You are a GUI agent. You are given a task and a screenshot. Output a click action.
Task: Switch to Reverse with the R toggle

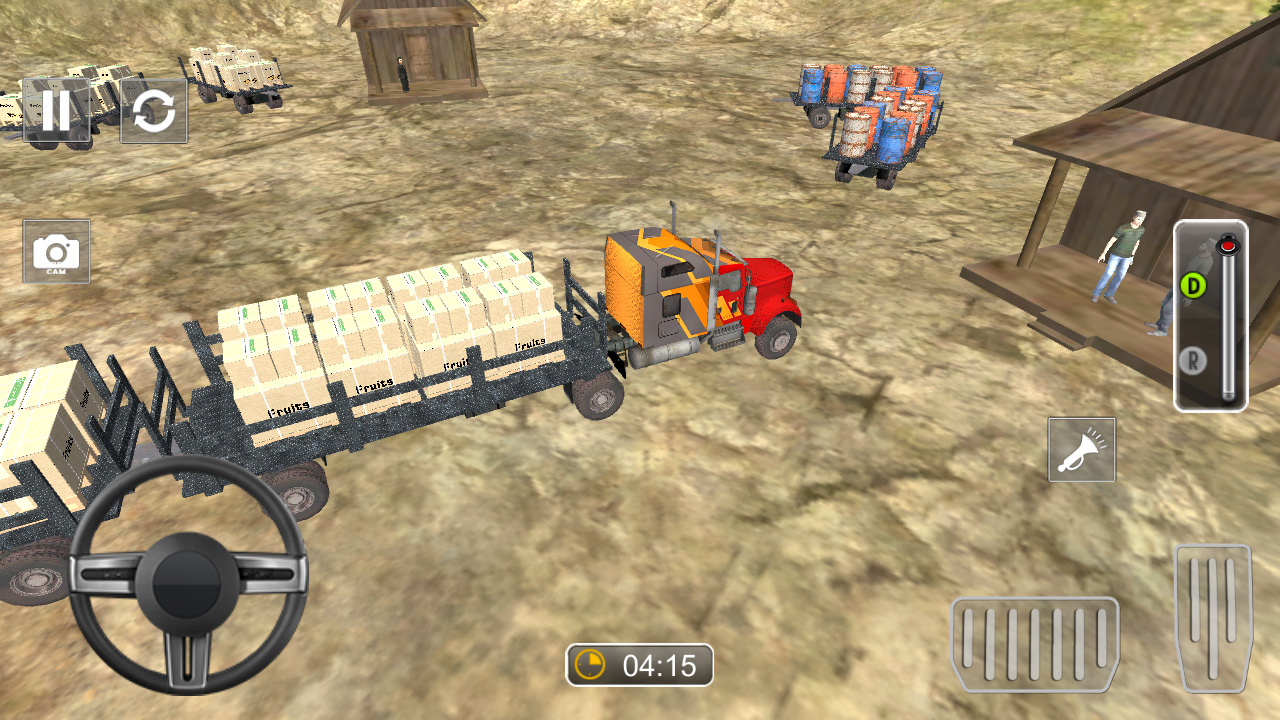tap(1193, 362)
